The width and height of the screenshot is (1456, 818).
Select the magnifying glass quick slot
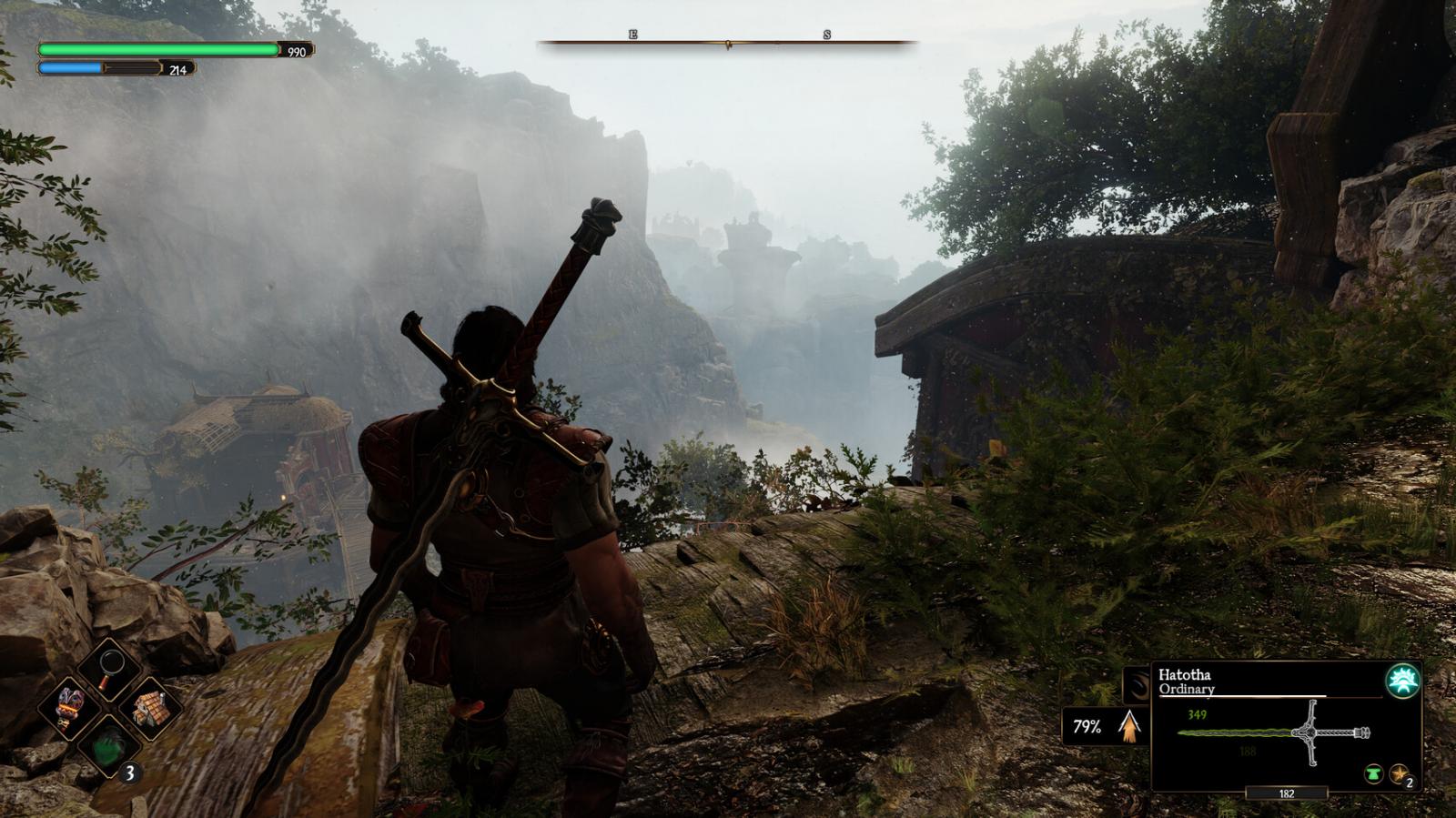tap(109, 671)
